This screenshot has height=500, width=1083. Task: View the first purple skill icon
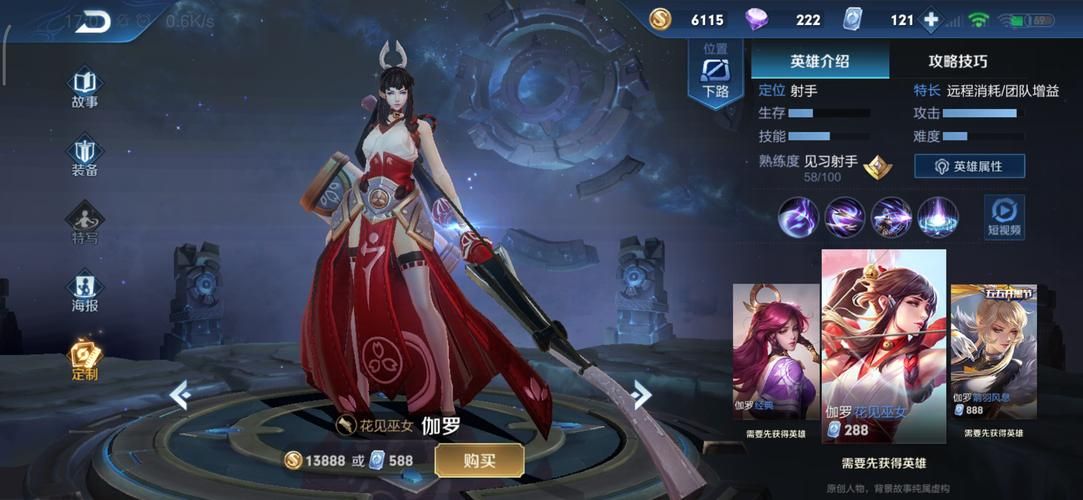point(799,217)
